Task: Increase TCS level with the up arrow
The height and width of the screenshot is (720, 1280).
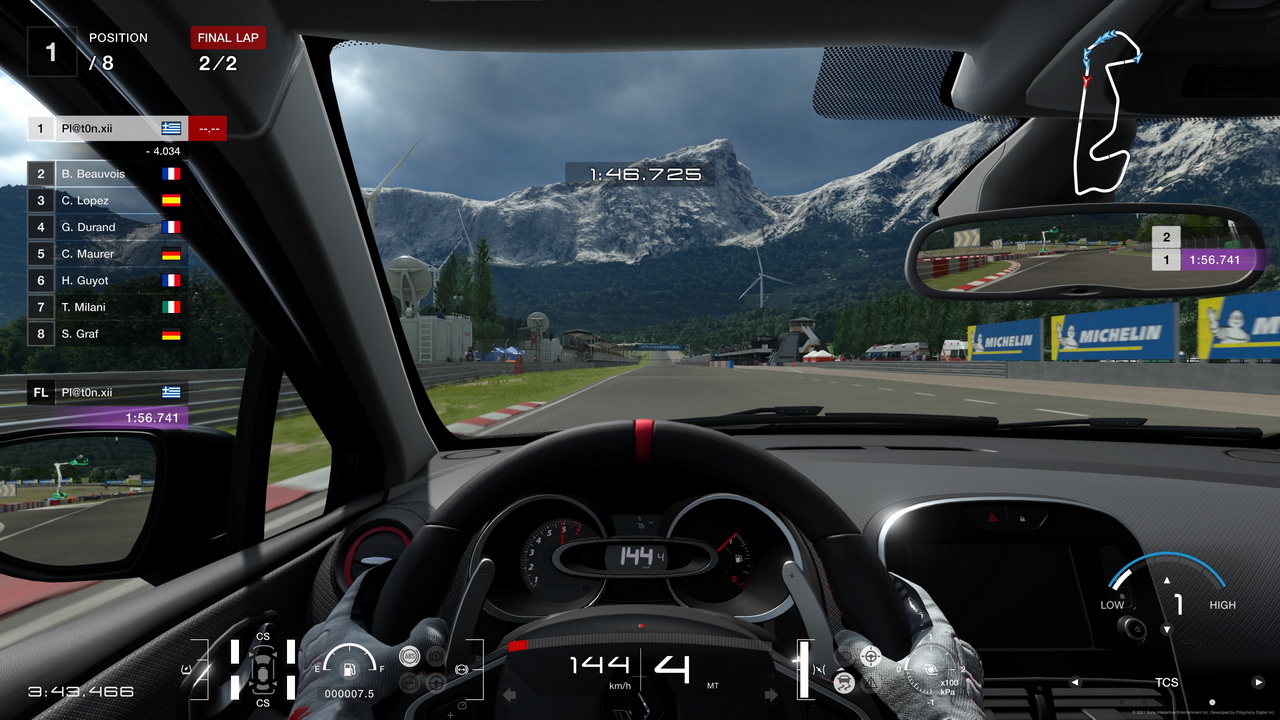Action: 1166,580
